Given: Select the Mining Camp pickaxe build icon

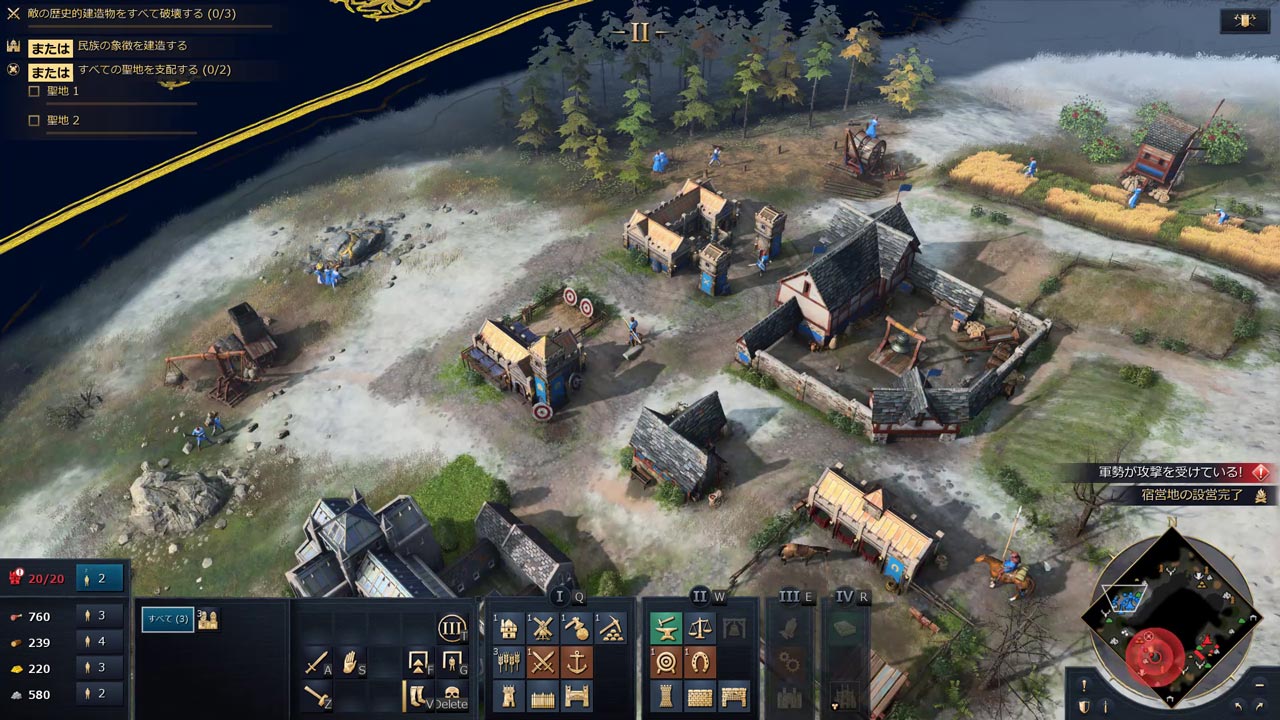Looking at the screenshot, I should pyautogui.click(x=611, y=628).
